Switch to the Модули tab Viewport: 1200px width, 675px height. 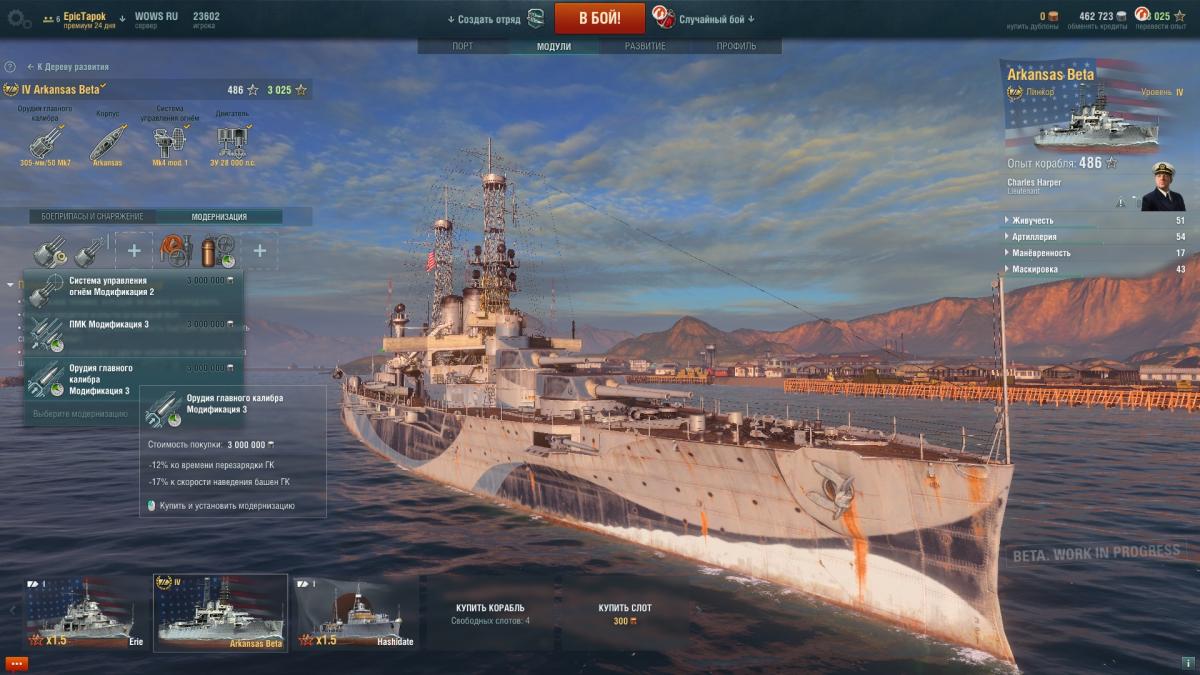[553, 46]
